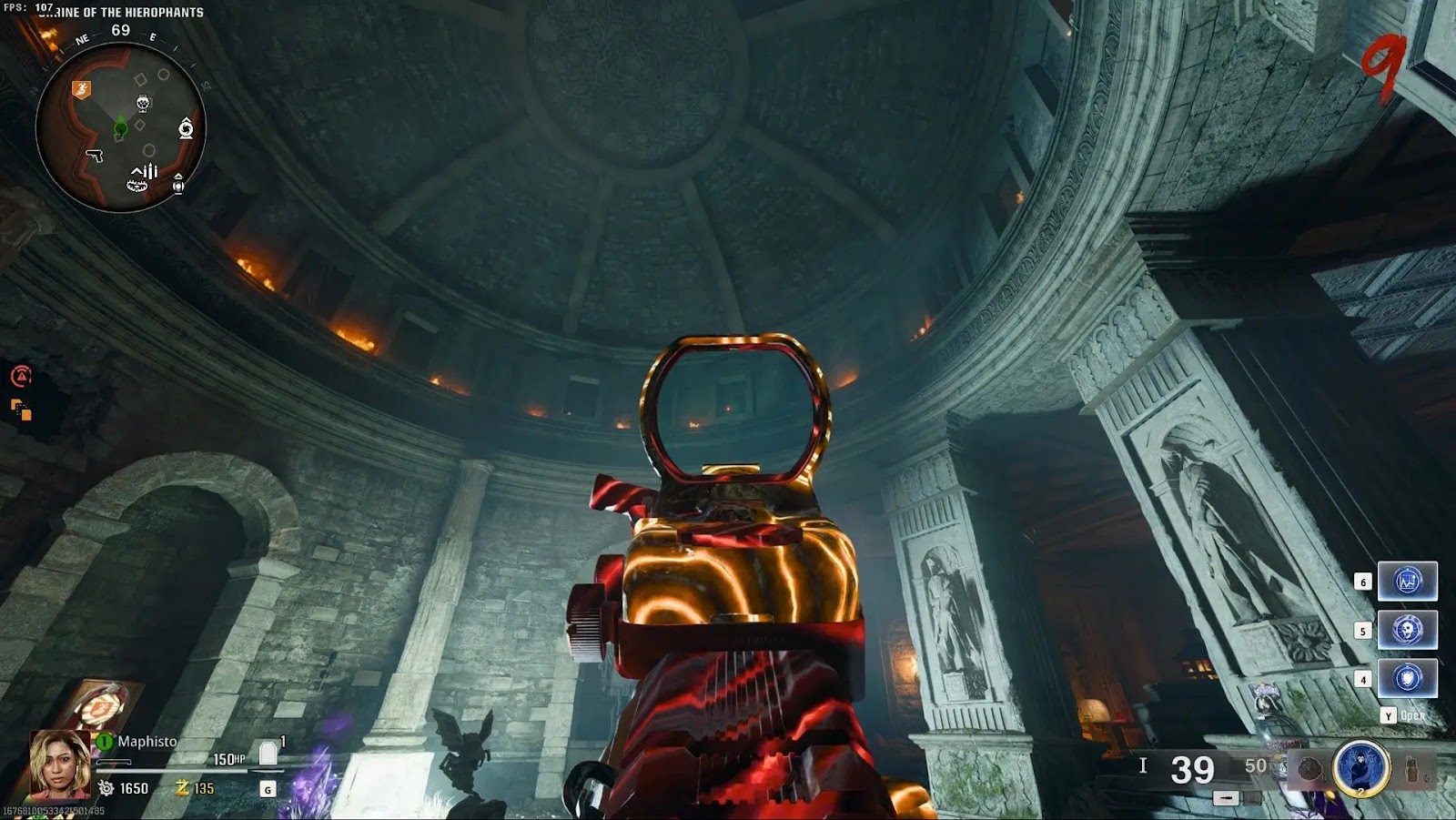This screenshot has height=820, width=1456.
Task: Click the orange stacked squares icon
Action: [x=21, y=410]
